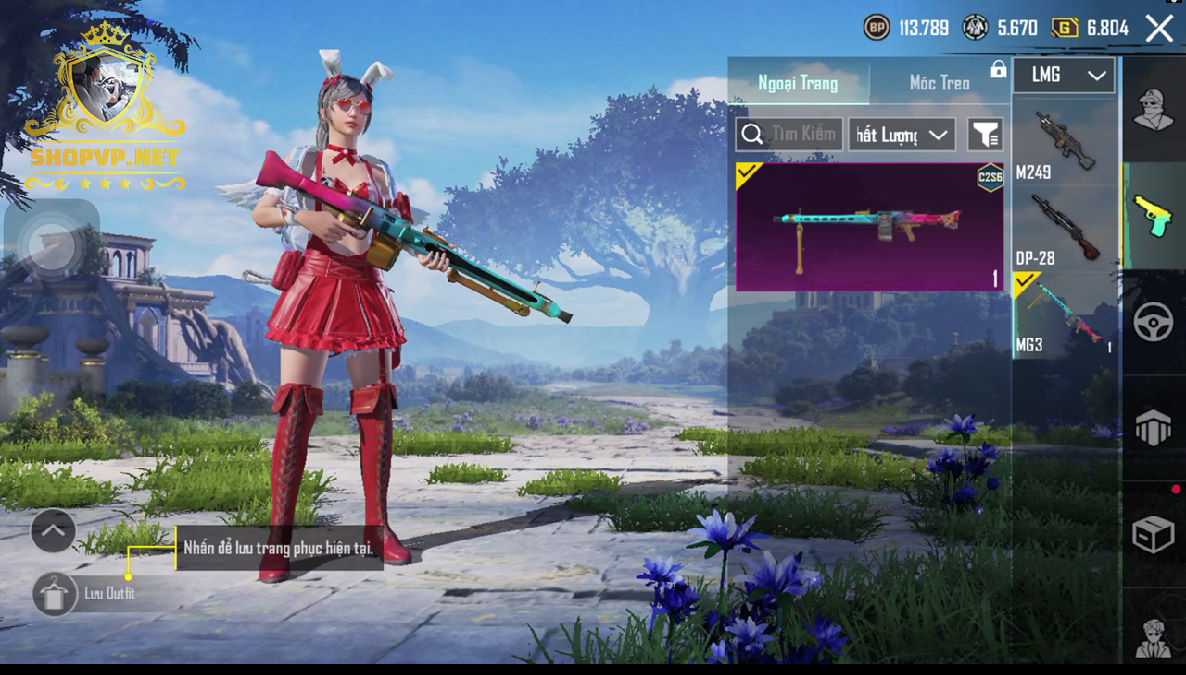Close the inventory screen with X
Screen dimensions: 1186x675
pos(1159,28)
